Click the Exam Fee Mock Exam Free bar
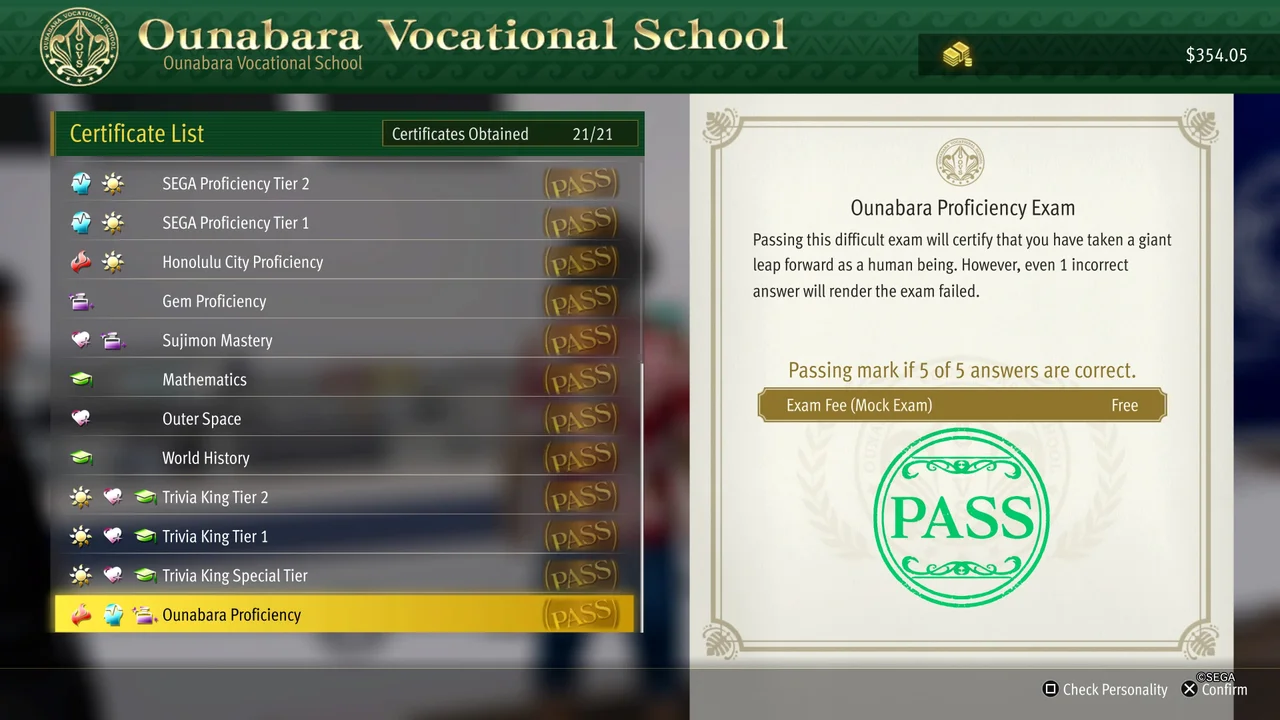 [960, 405]
